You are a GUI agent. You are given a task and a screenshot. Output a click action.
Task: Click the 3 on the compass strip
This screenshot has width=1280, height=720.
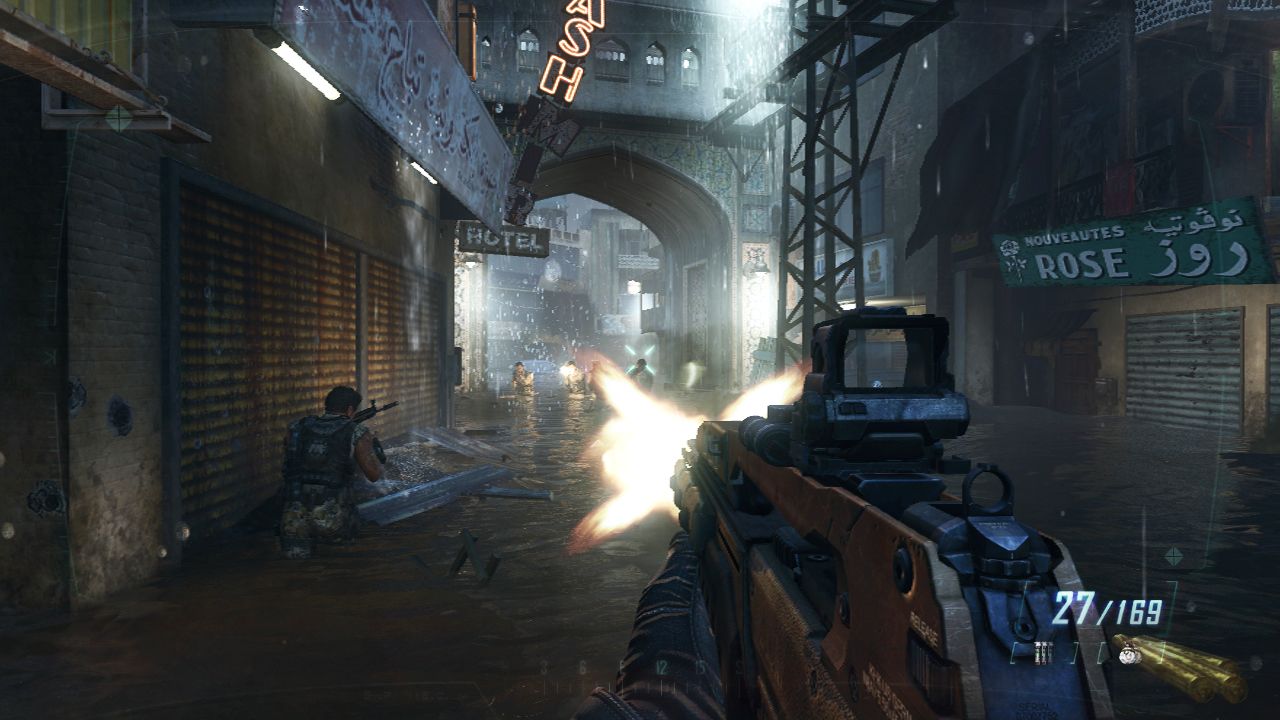click(544, 665)
